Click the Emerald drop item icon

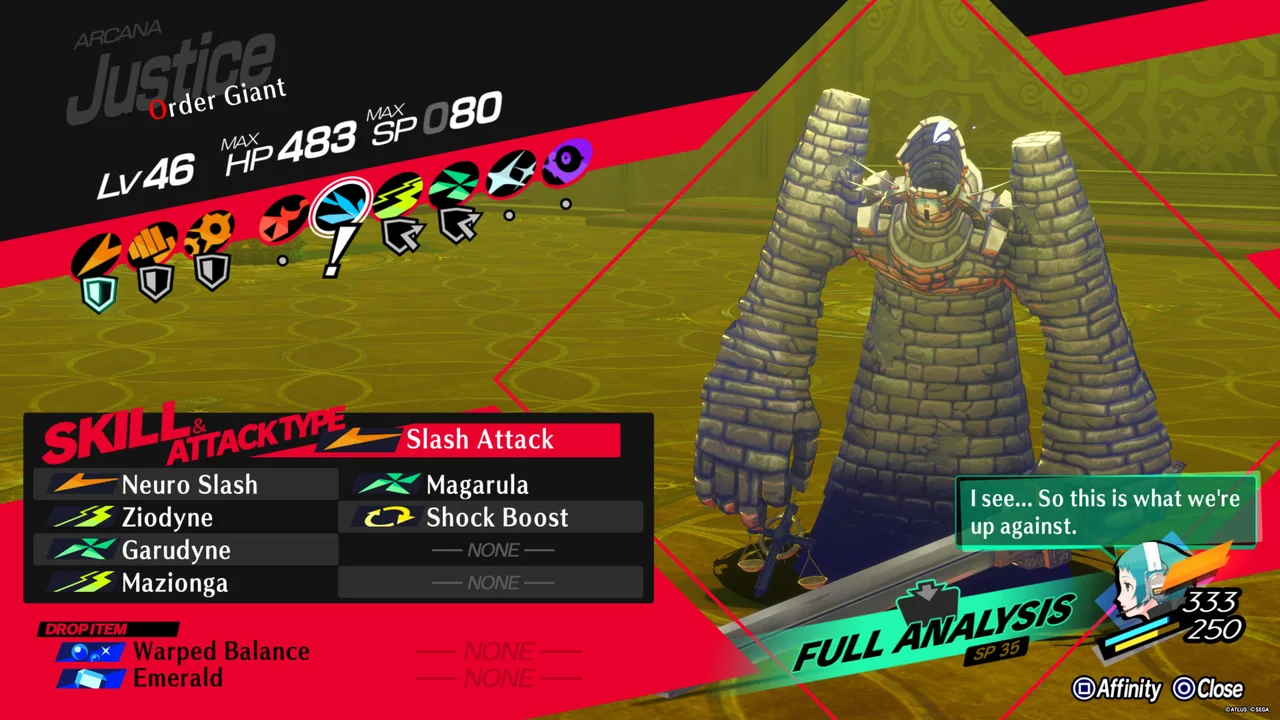pyautogui.click(x=90, y=678)
